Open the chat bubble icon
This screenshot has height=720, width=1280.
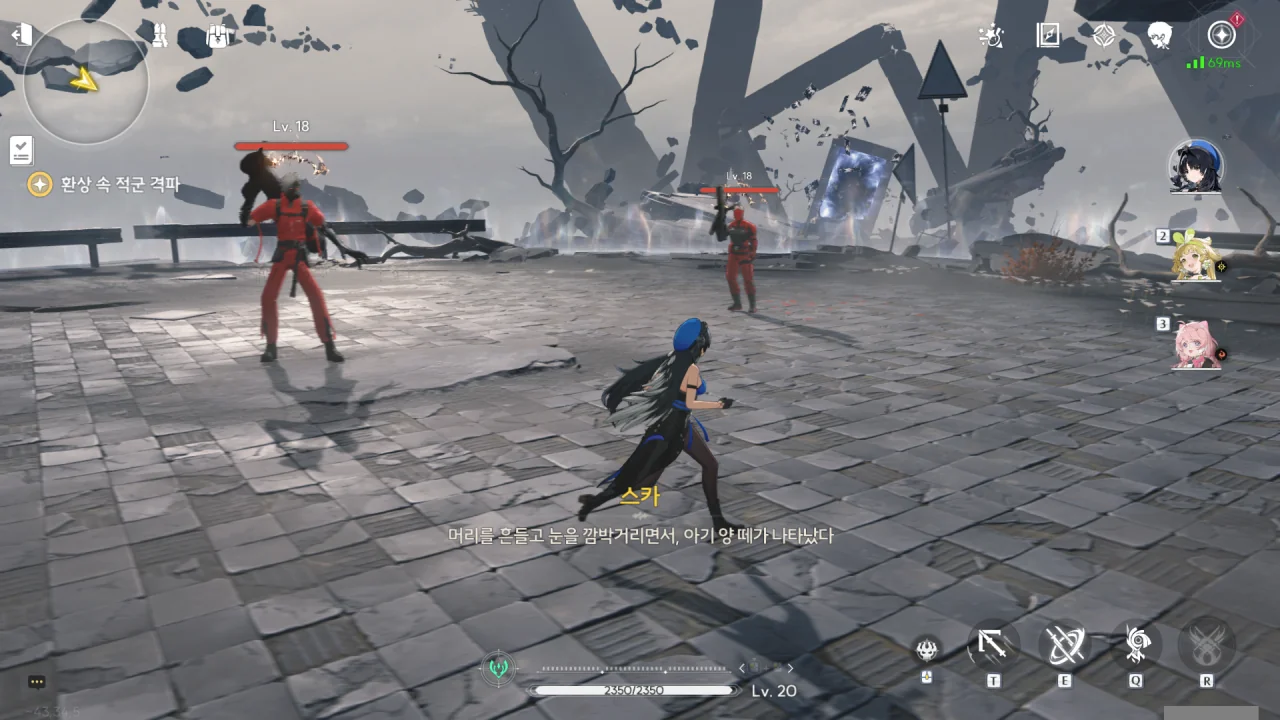(x=37, y=682)
